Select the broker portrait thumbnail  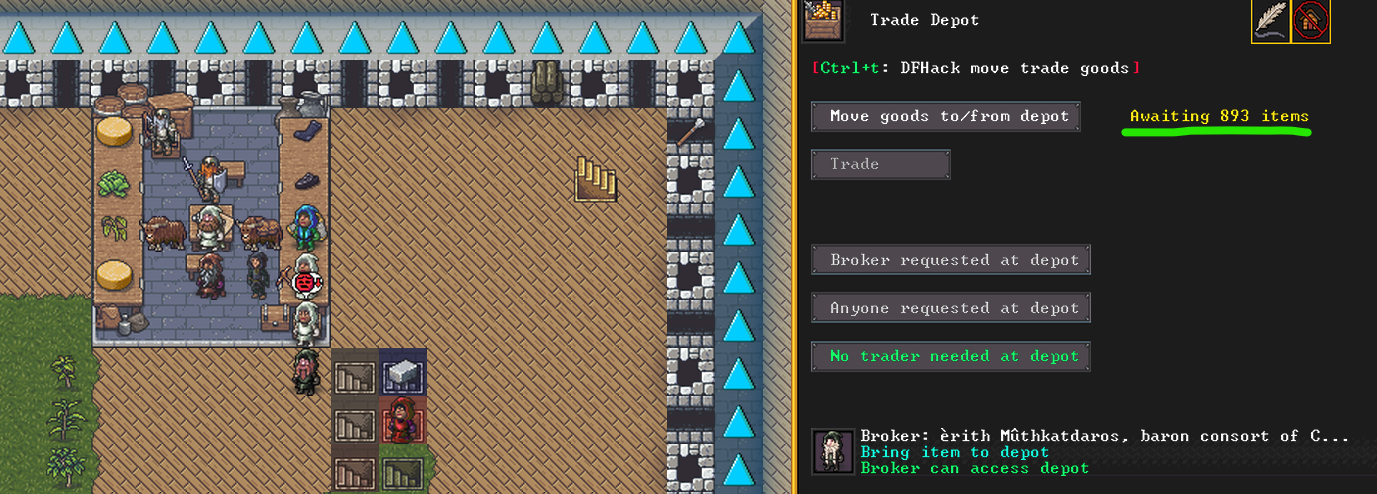(833, 451)
